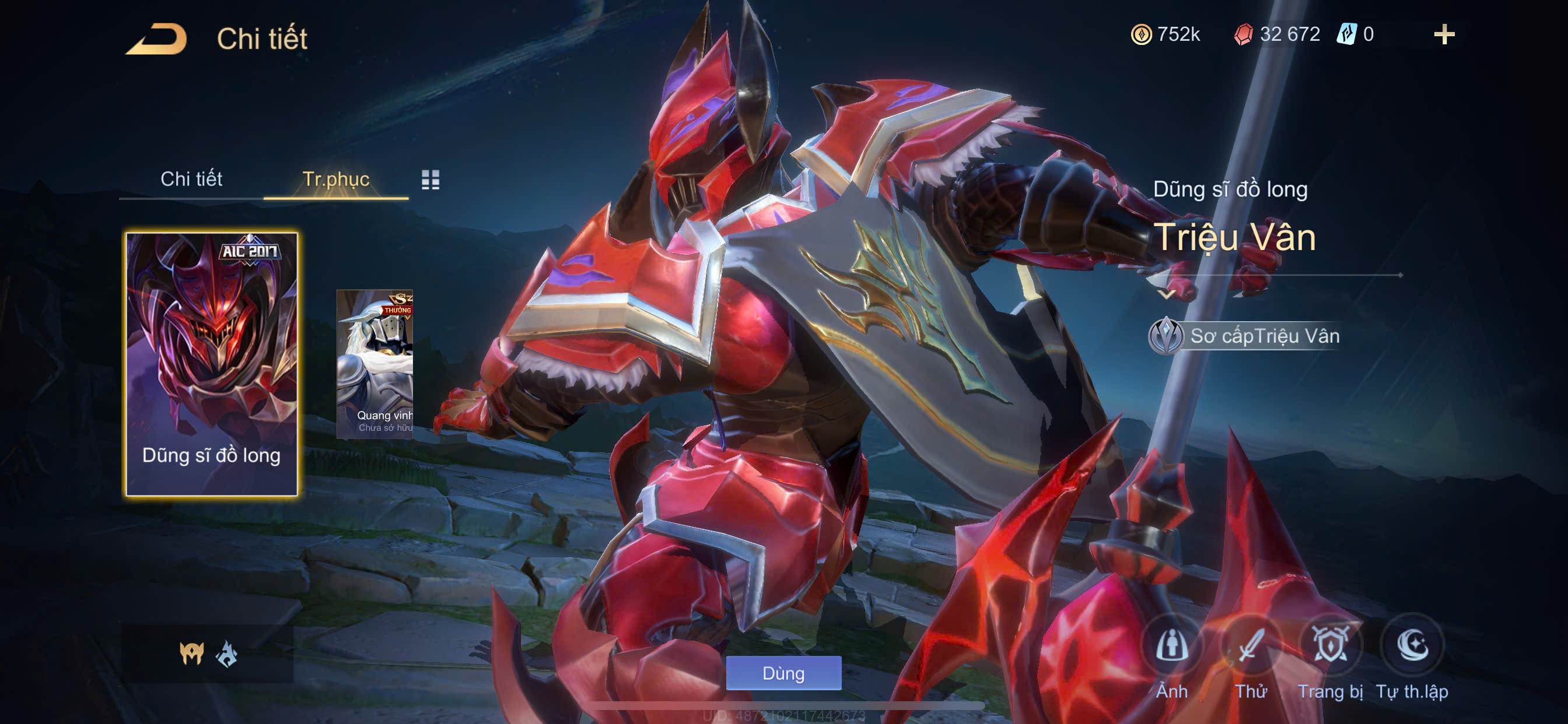
Task: Tap the gold coin balance
Action: tap(1165, 34)
